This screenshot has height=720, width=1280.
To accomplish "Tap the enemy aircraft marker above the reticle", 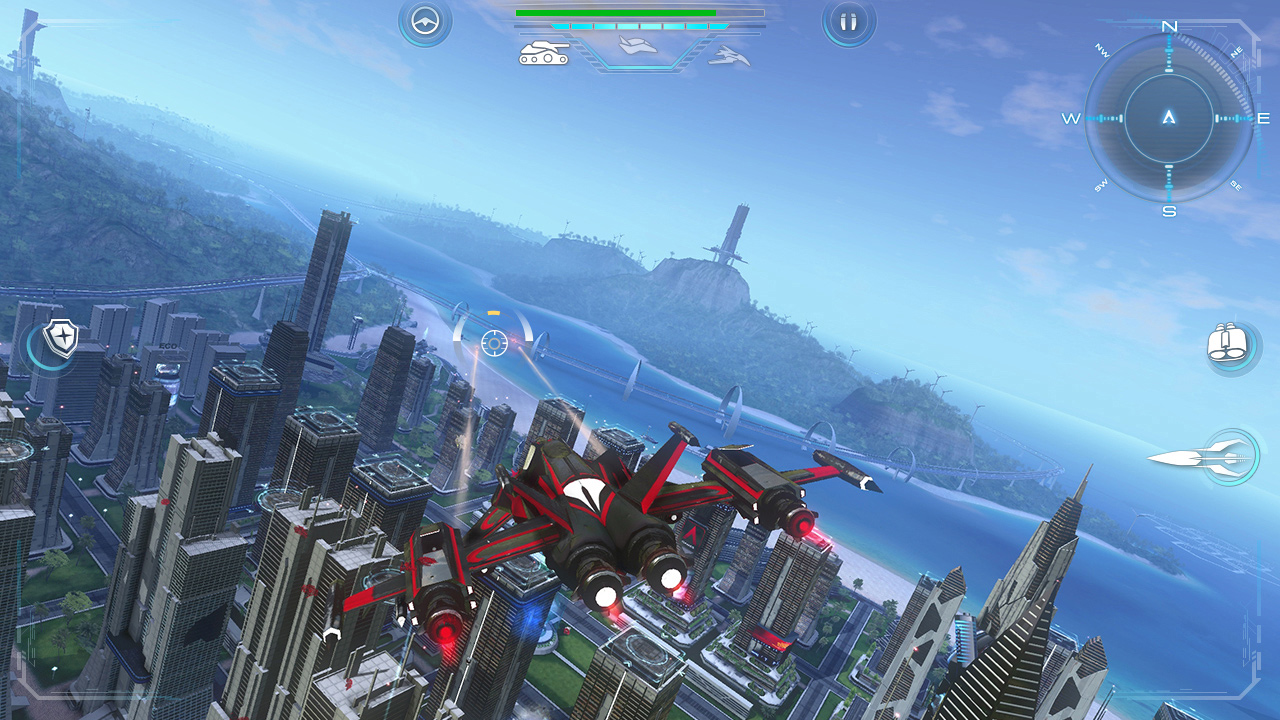I will coord(492,313).
